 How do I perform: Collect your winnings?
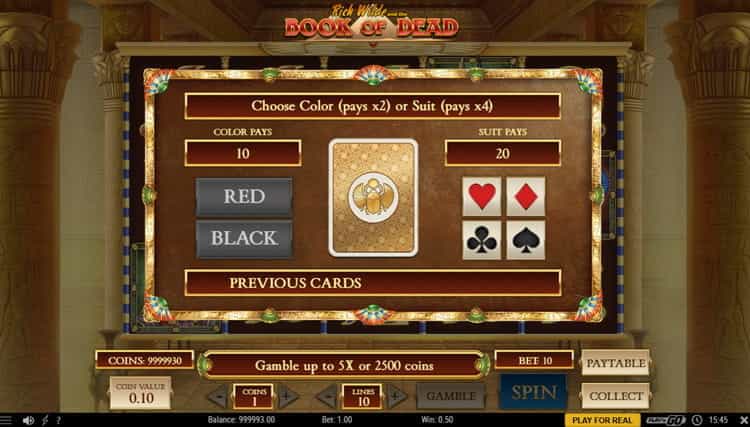point(615,395)
